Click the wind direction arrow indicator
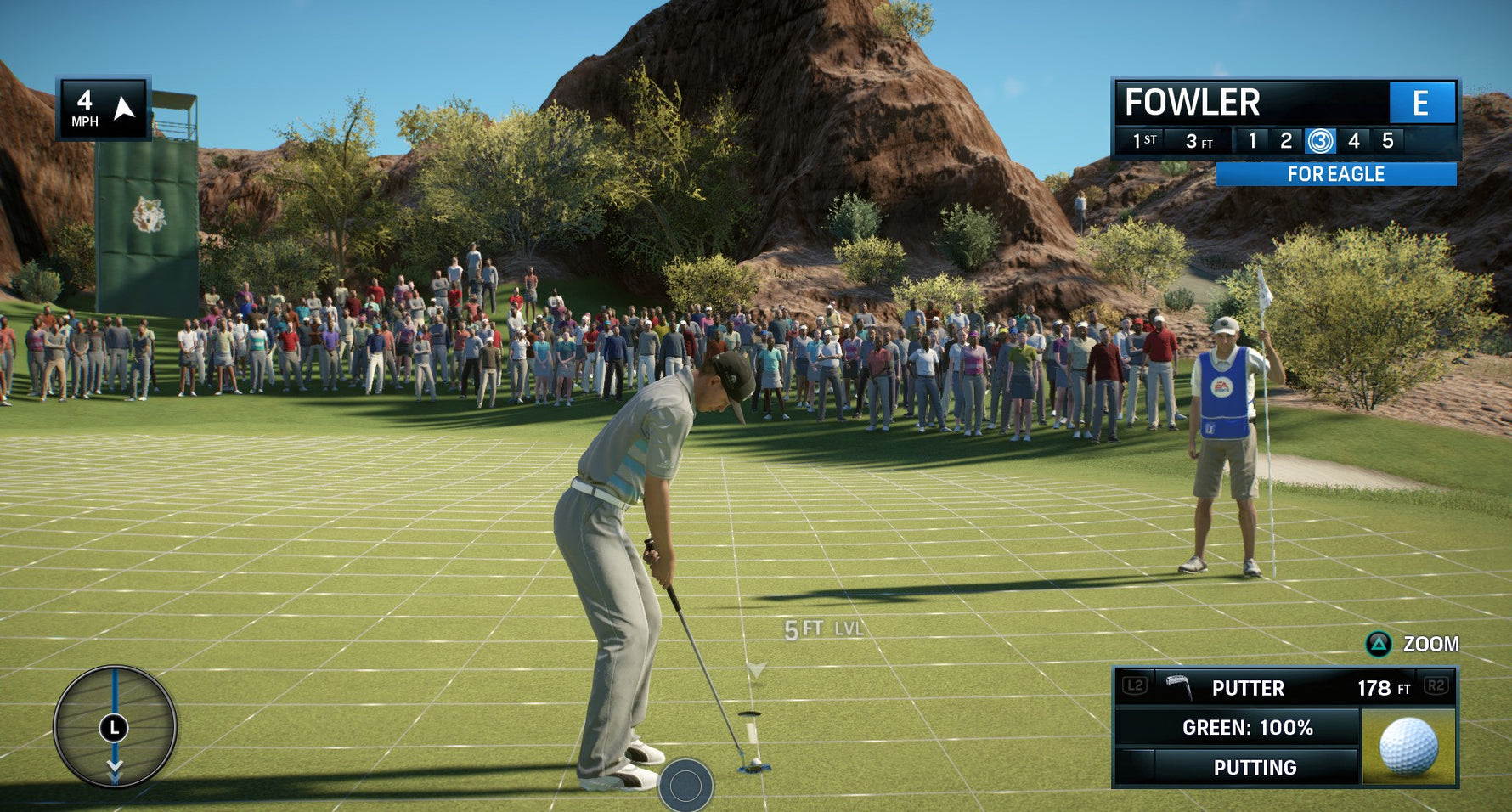 pos(124,108)
